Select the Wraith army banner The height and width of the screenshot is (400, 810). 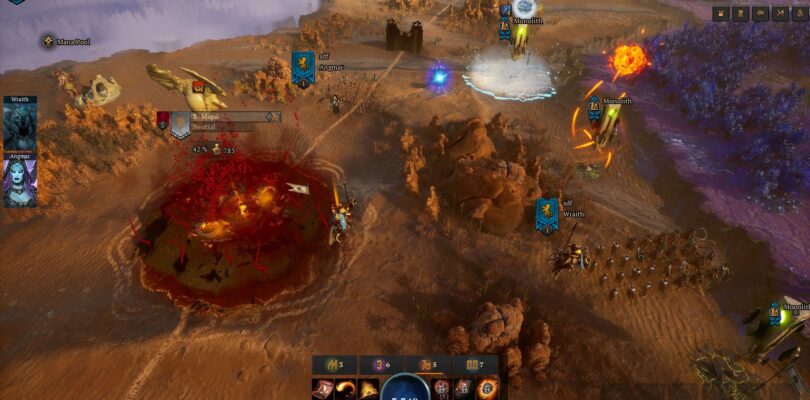547,214
